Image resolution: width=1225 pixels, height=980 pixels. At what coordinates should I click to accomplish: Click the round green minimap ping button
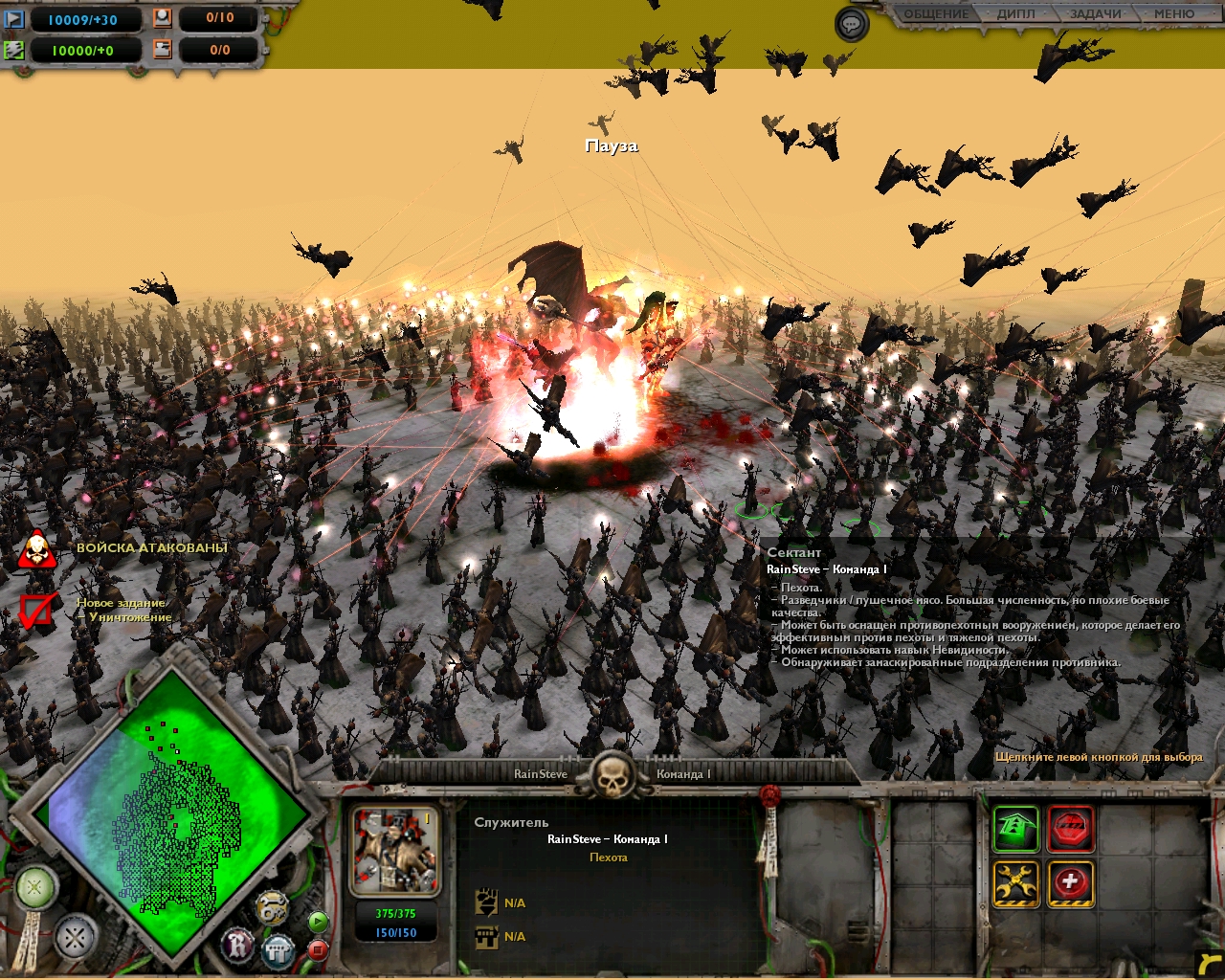[34, 887]
